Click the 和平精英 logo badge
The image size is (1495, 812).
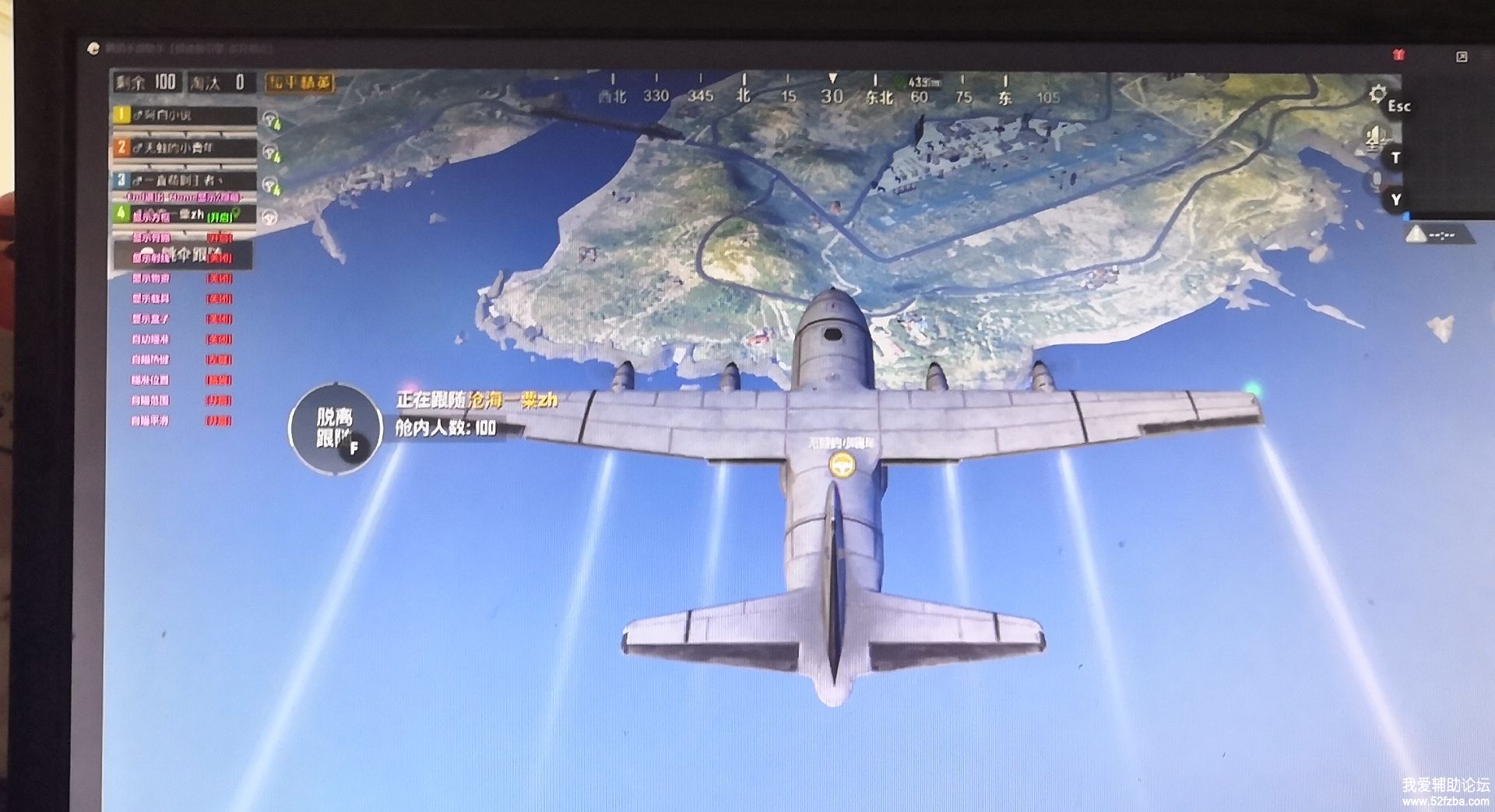click(x=300, y=83)
